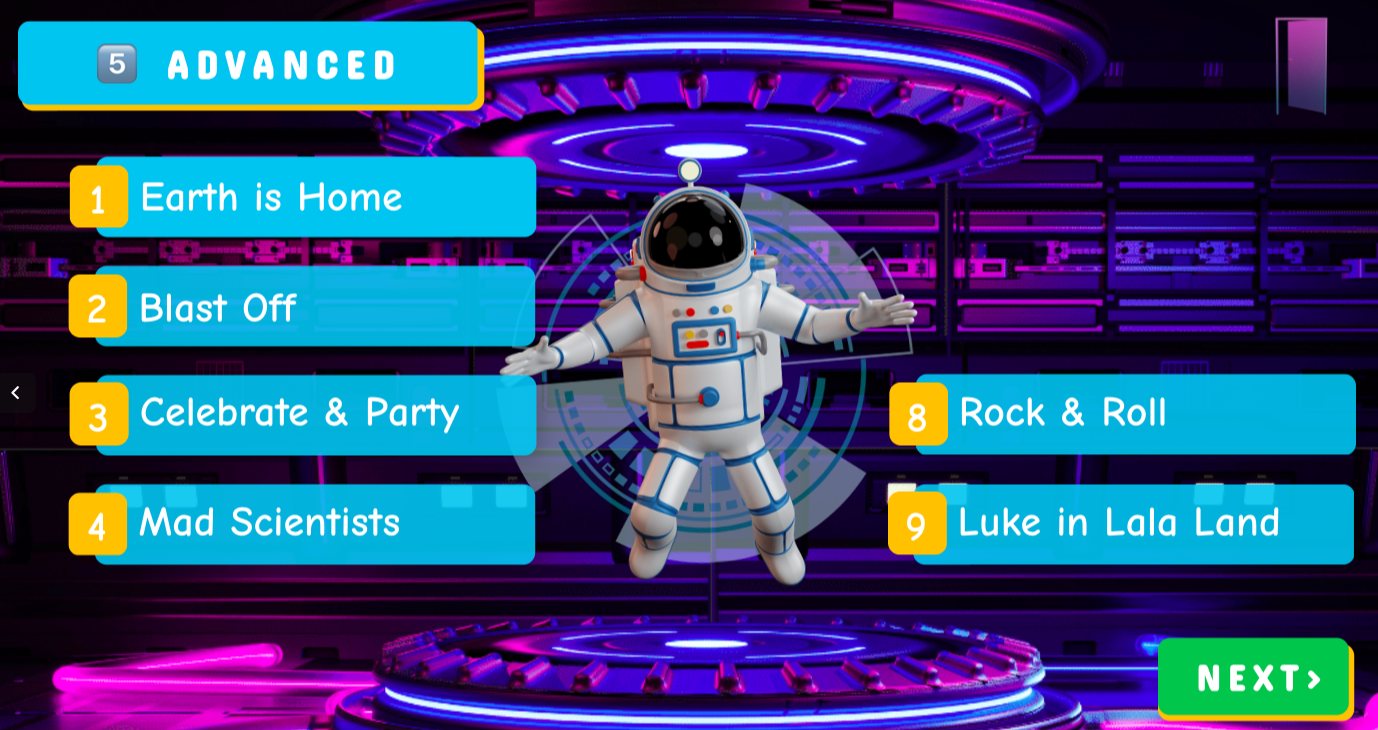Select the "Celebrate & Party" level

pos(300,413)
